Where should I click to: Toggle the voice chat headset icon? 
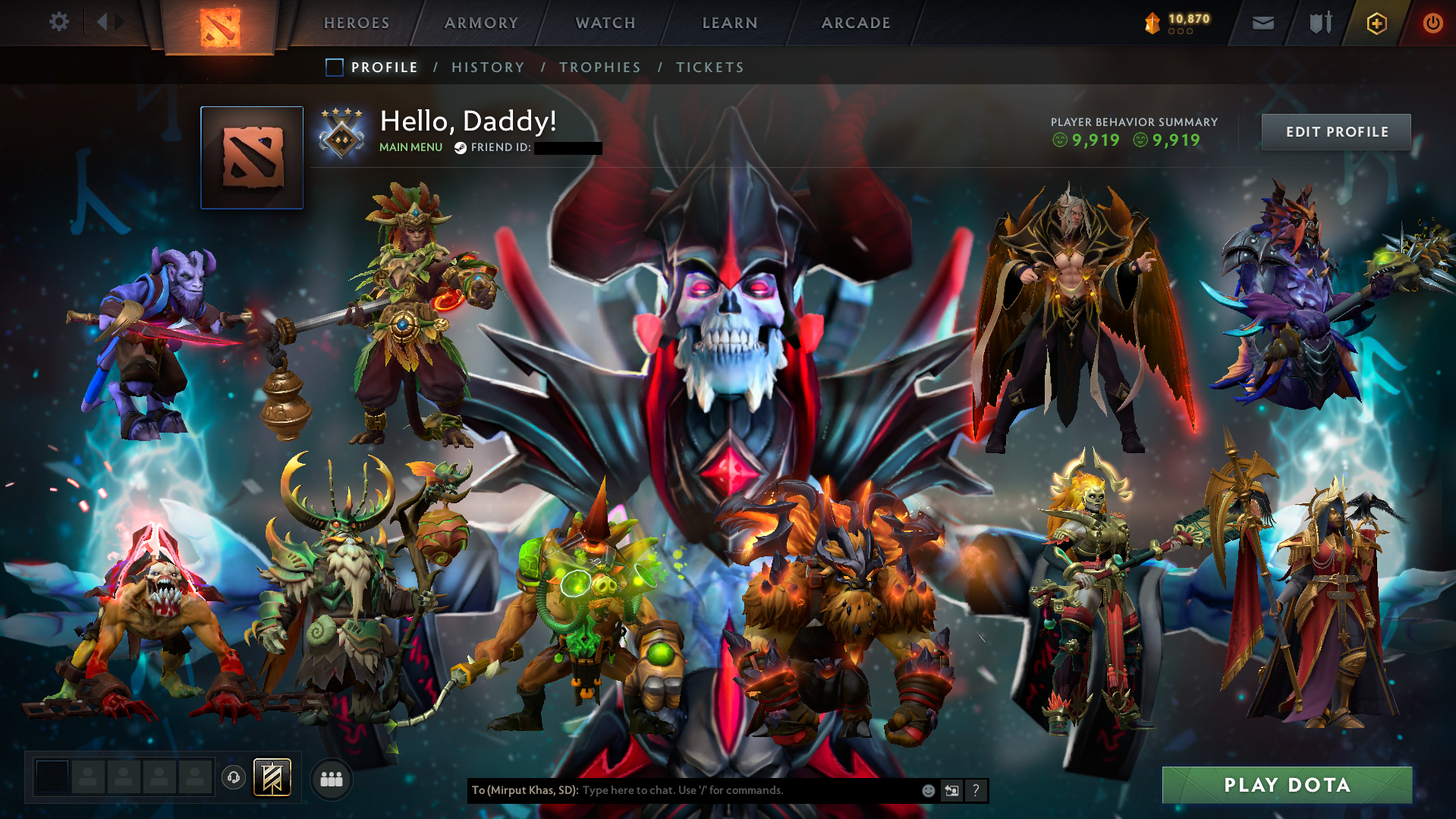coord(234,778)
